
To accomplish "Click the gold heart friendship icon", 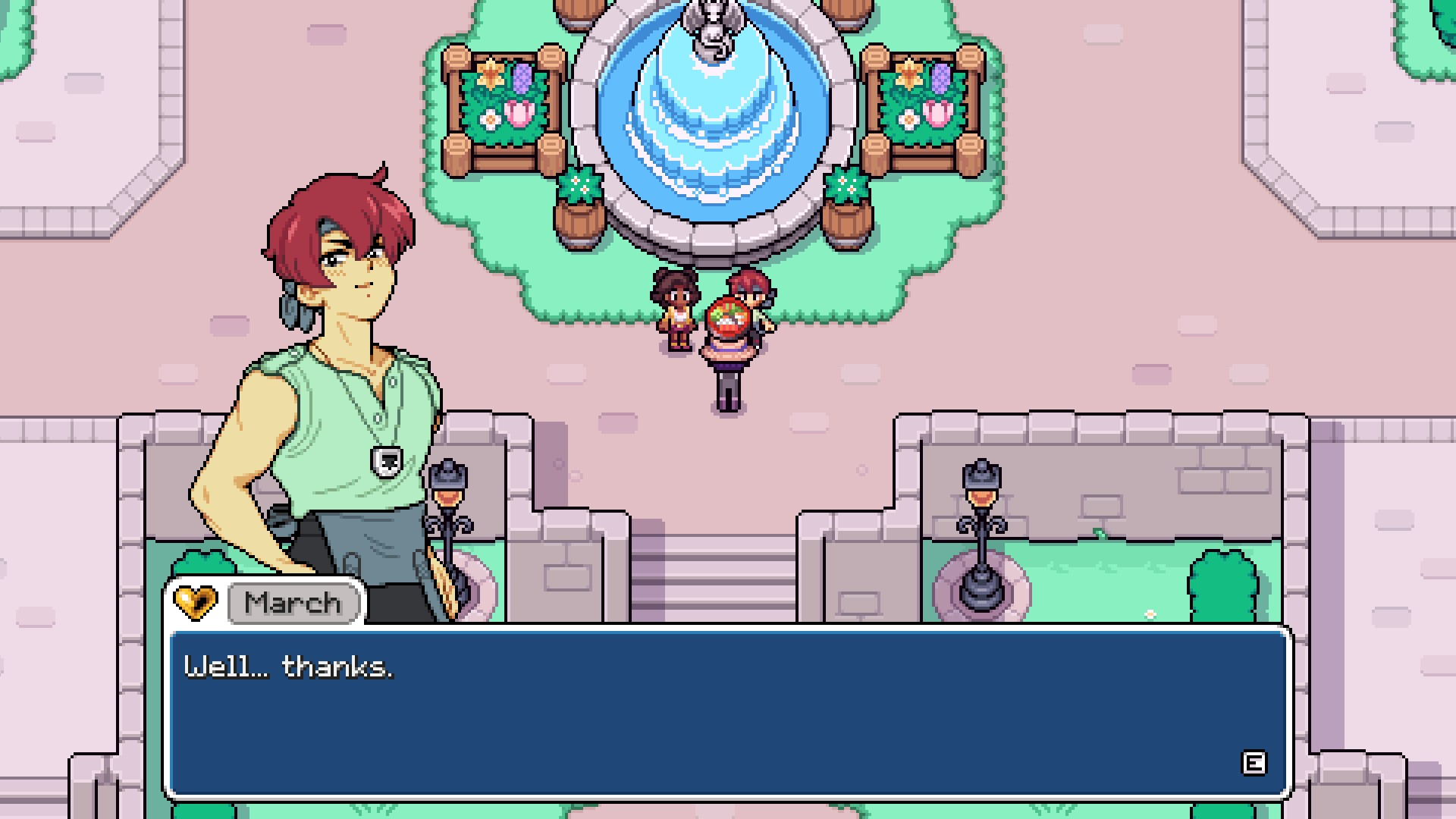I will click(195, 603).
